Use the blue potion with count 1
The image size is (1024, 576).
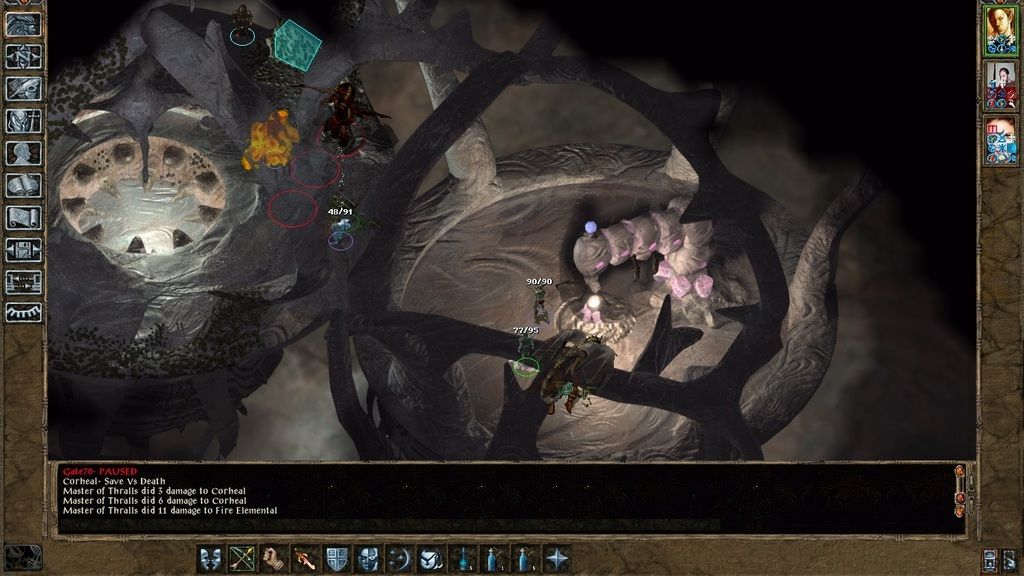(x=494, y=558)
